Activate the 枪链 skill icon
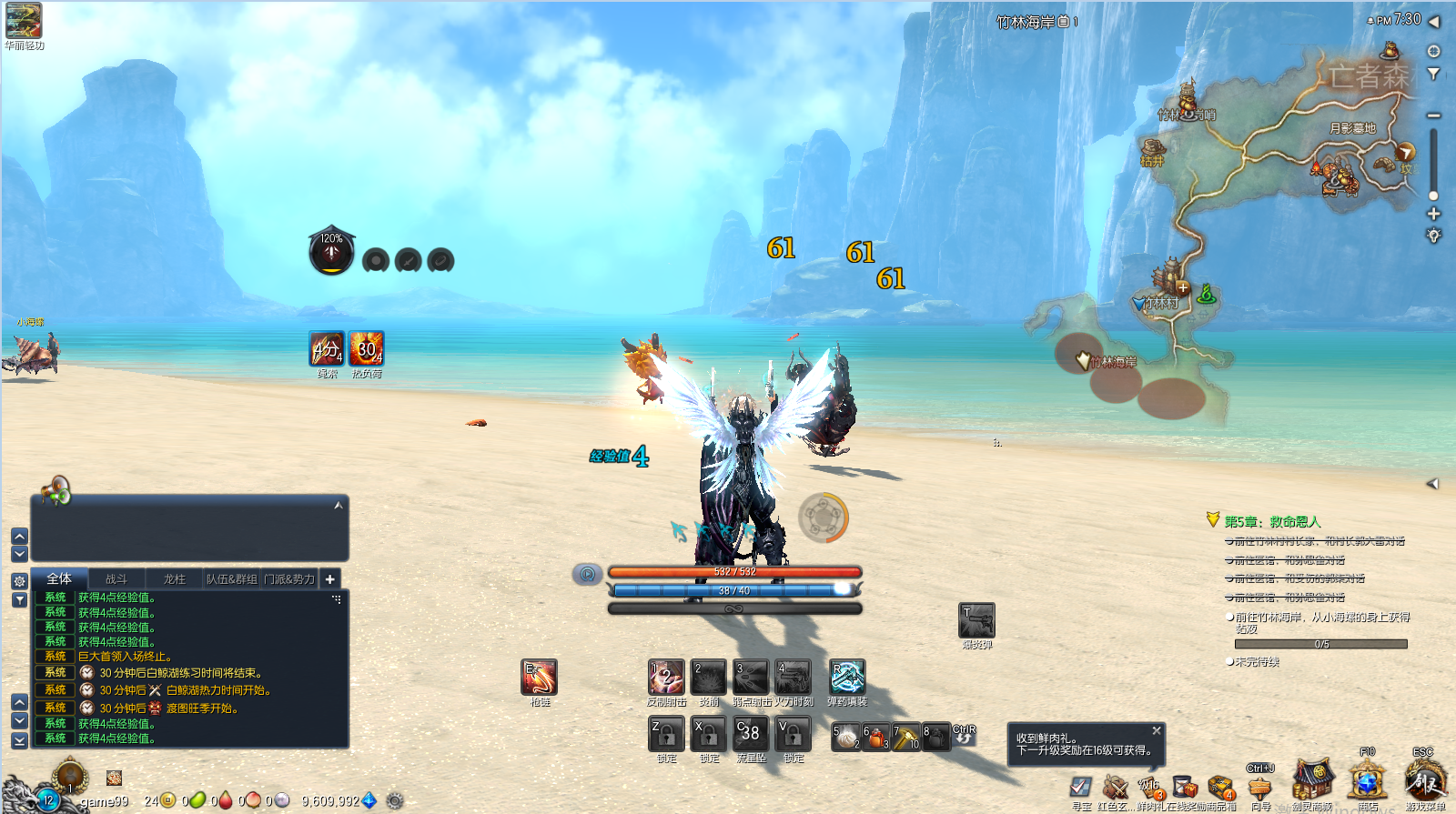 540,678
